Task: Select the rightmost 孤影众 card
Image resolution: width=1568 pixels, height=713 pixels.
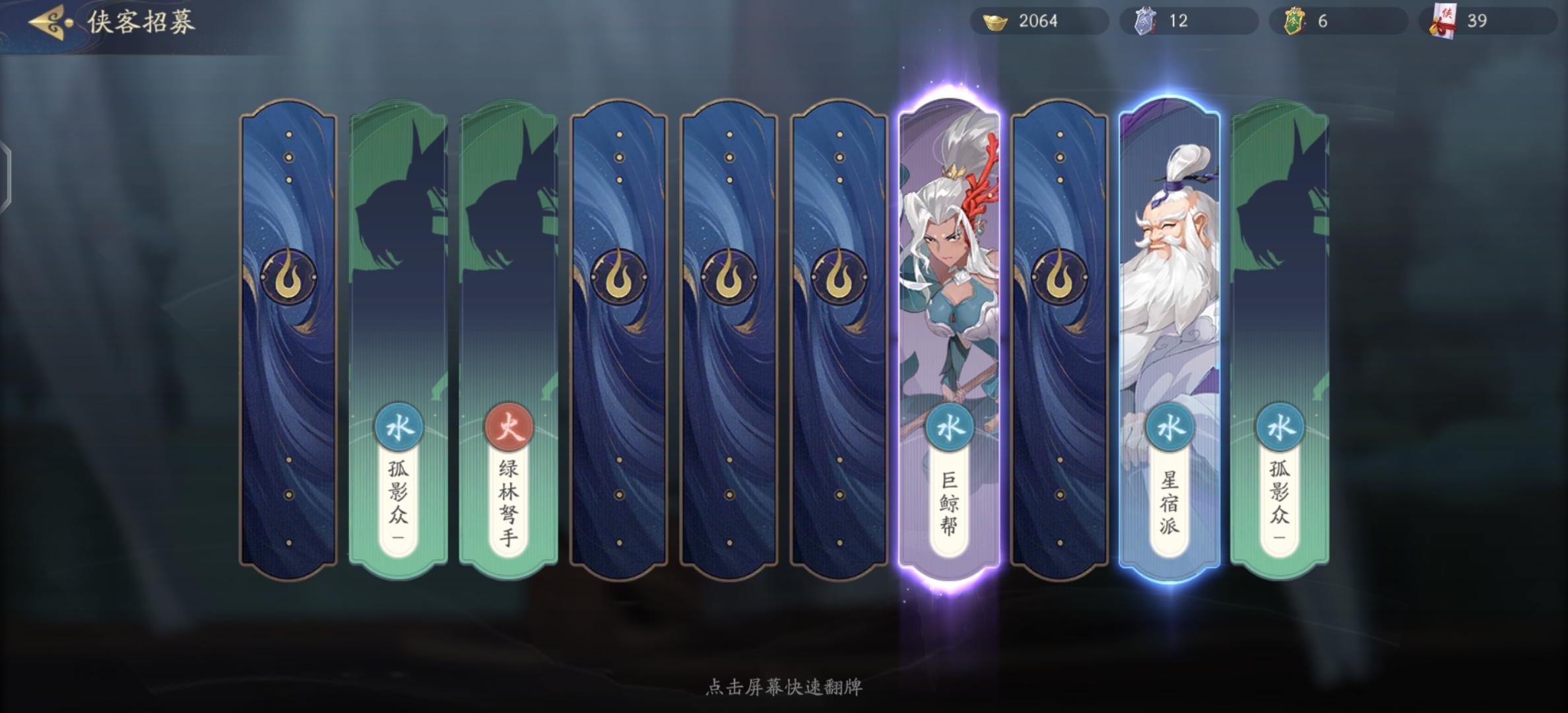Action: 1278,264
